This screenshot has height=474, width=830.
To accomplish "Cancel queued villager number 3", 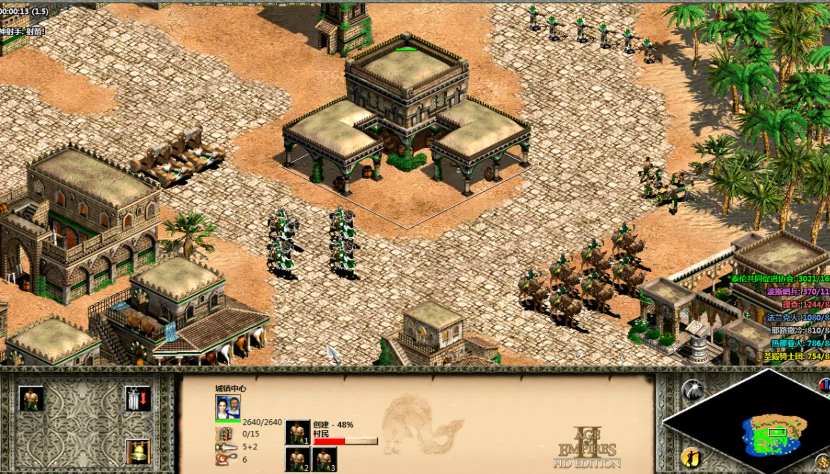I will (x=324, y=459).
